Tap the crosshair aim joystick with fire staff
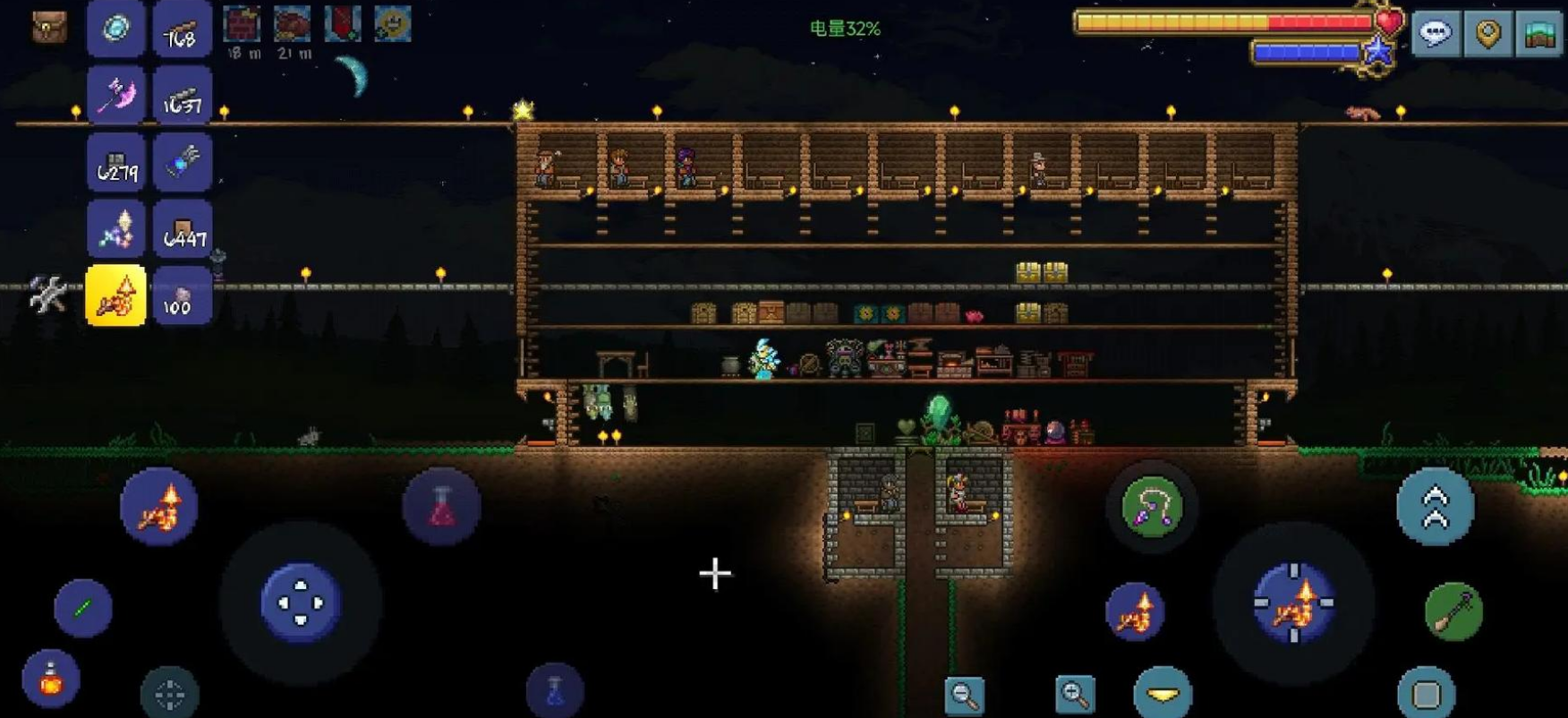 pyautogui.click(x=1294, y=603)
